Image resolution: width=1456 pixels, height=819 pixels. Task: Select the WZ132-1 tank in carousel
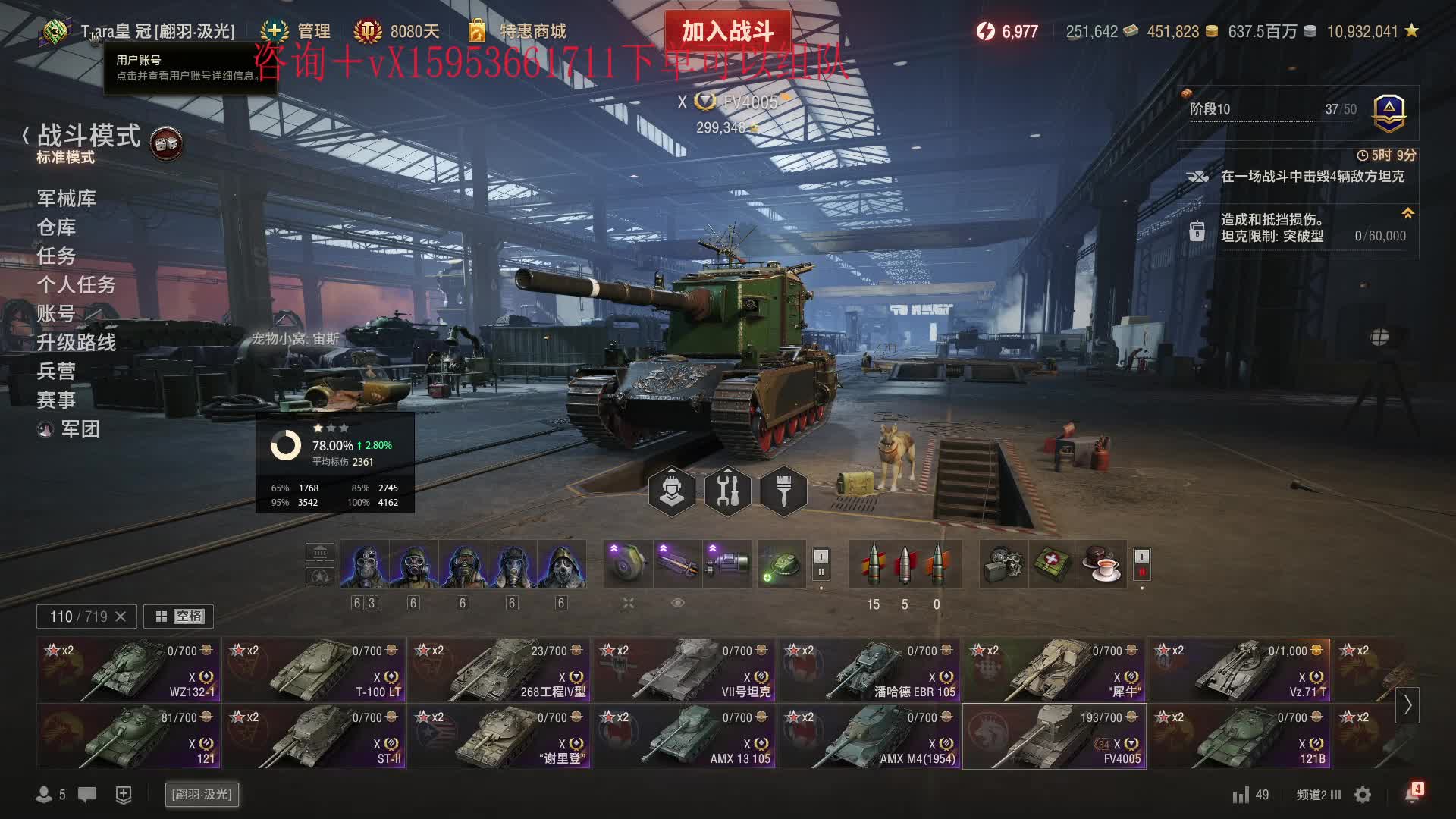127,670
